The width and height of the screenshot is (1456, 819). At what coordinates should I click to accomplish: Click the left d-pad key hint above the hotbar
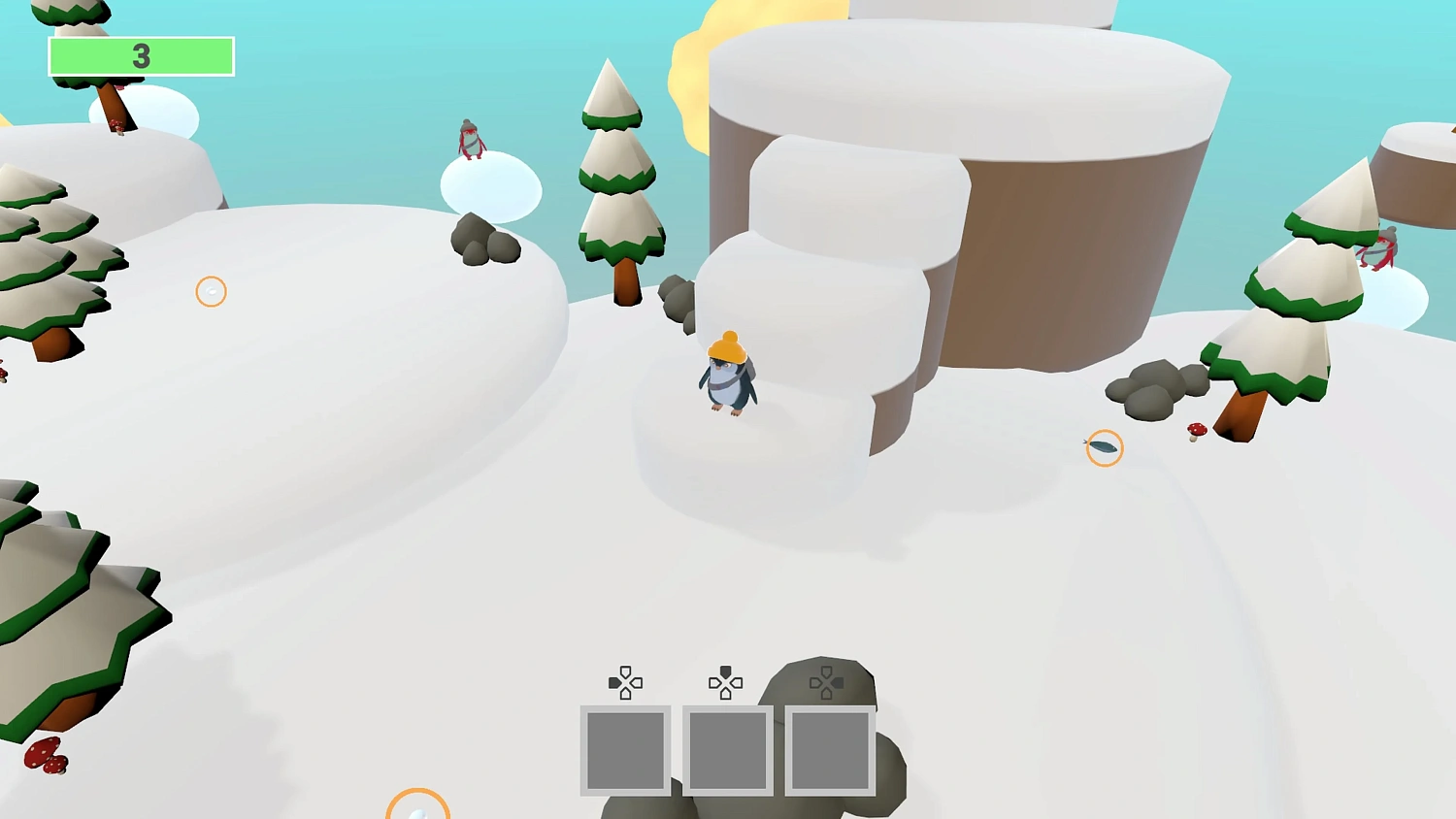tap(625, 682)
